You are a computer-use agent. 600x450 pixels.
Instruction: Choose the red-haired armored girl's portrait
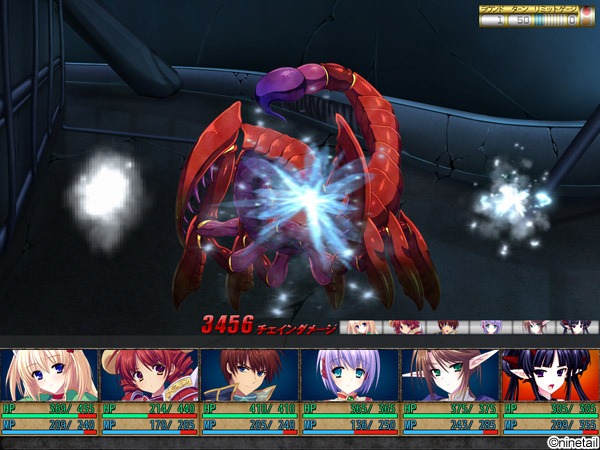click(150, 375)
